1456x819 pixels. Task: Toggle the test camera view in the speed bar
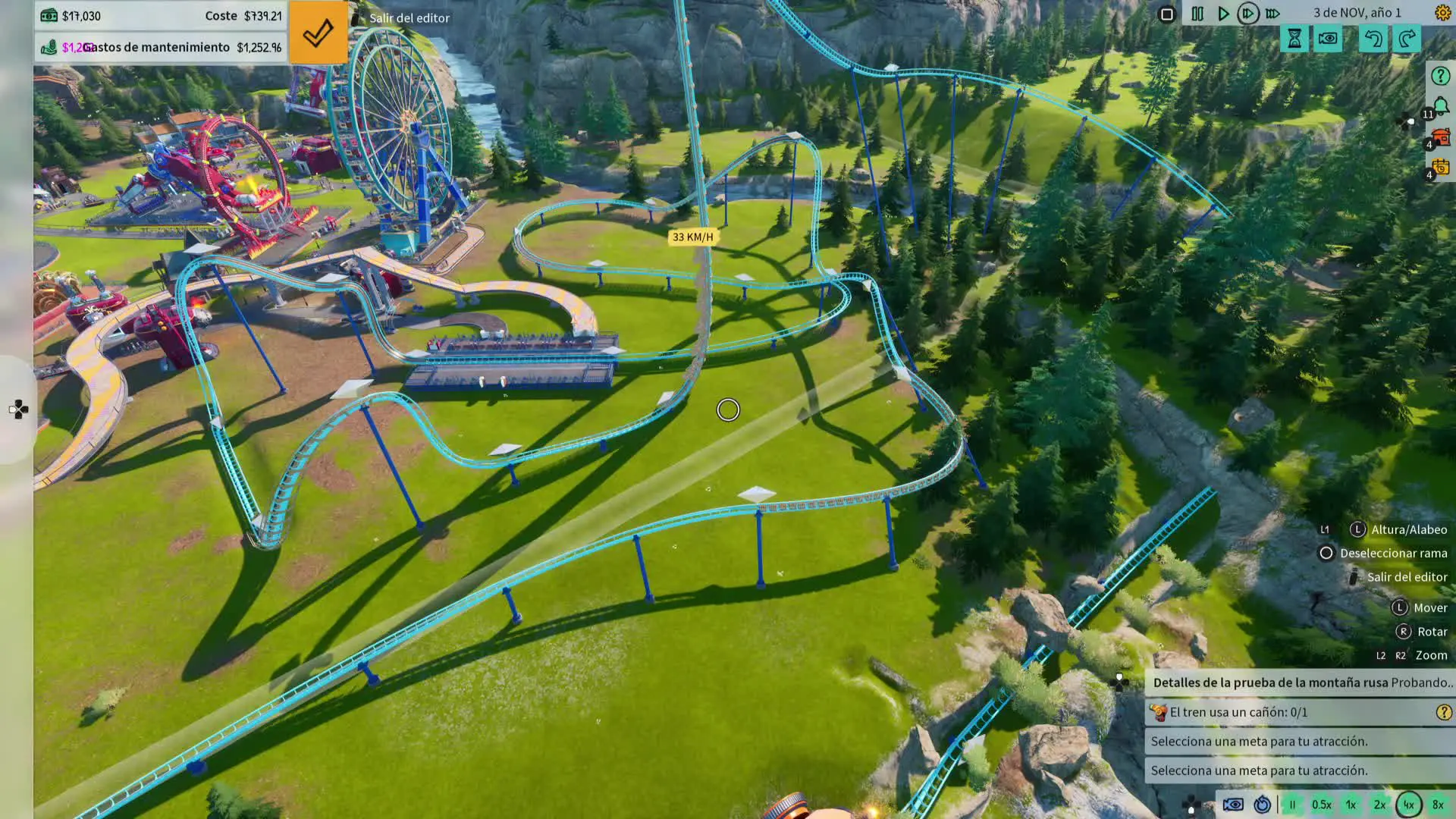pyautogui.click(x=1233, y=805)
